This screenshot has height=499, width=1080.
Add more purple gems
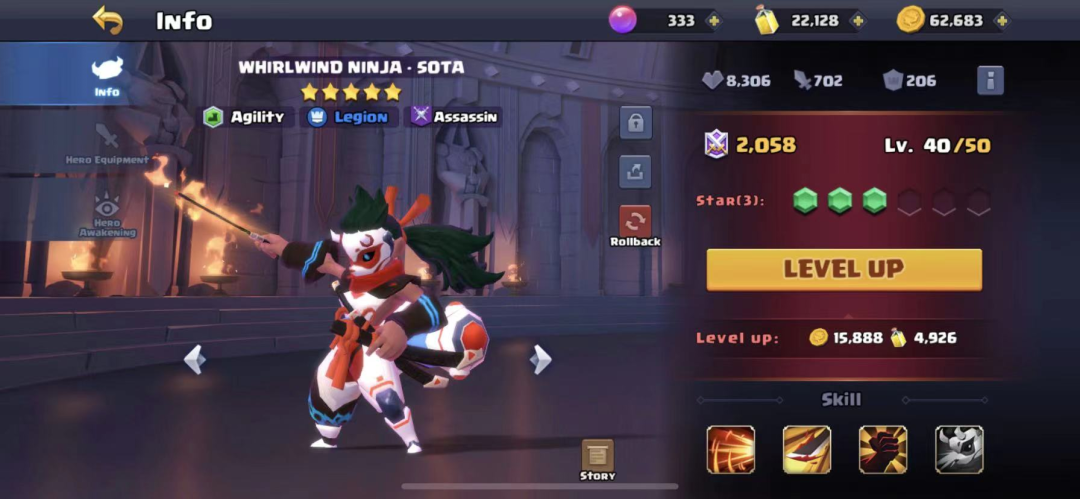712,20
